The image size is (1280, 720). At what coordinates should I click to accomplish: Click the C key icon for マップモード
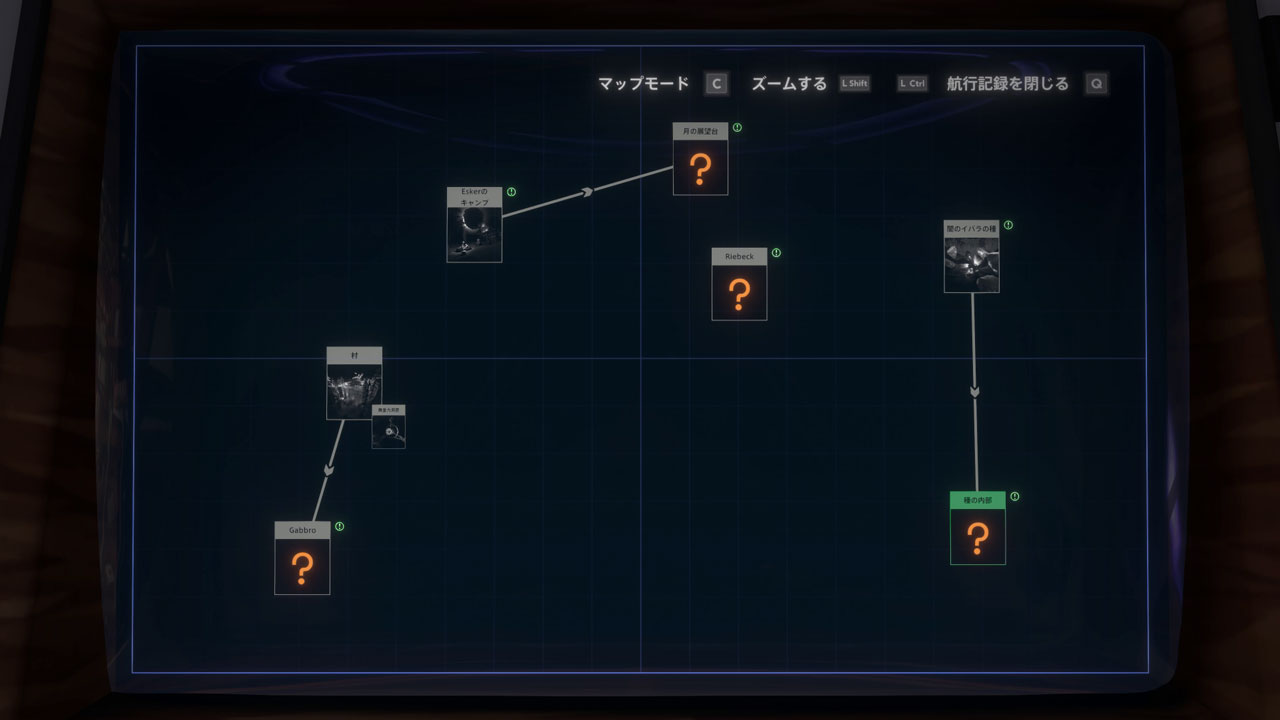coord(716,84)
